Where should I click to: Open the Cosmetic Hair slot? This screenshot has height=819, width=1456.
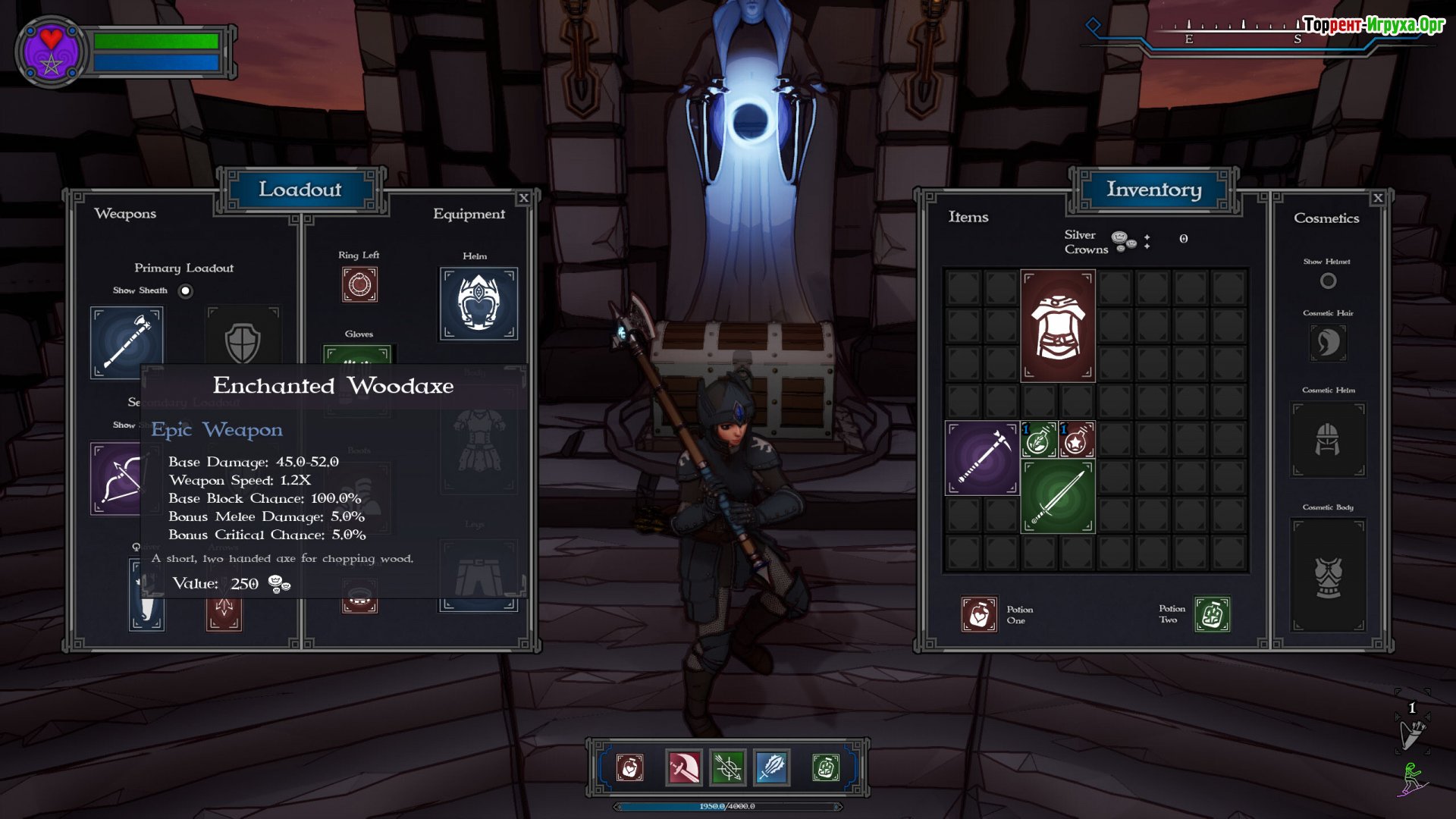pos(1328,343)
